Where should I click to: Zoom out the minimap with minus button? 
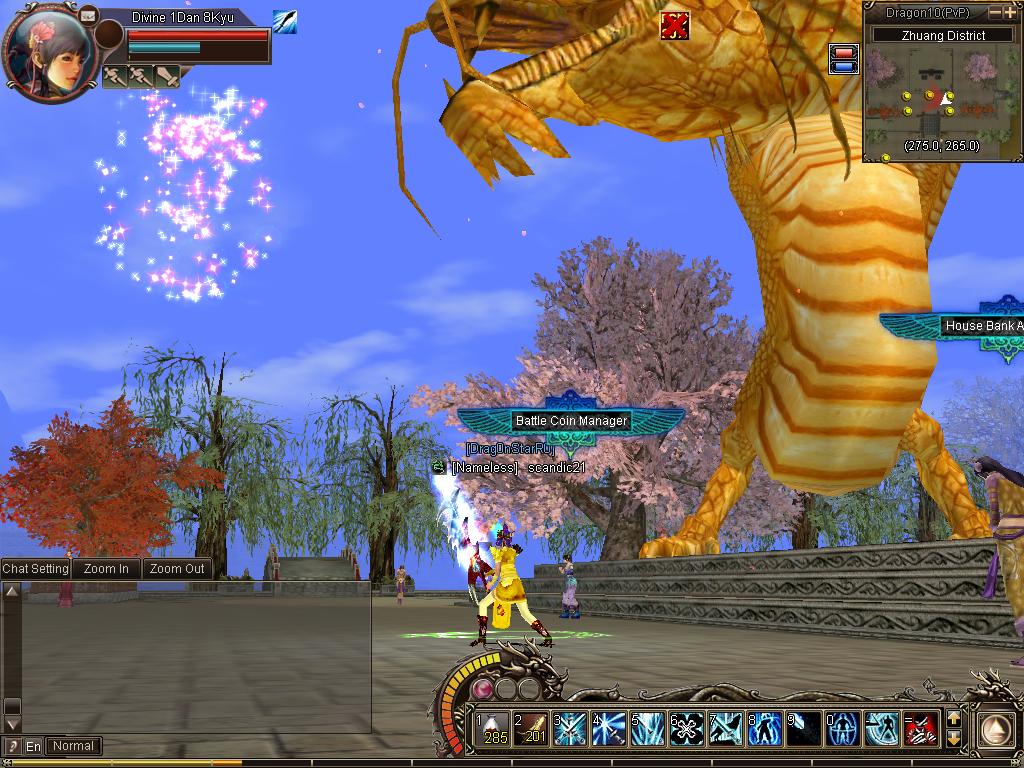pos(995,13)
